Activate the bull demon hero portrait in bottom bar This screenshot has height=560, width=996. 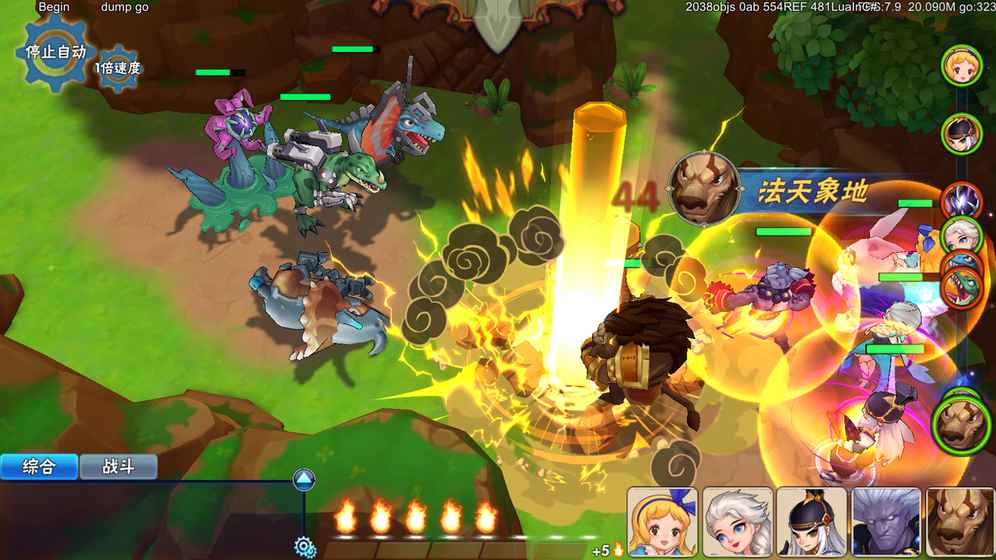coord(959,523)
